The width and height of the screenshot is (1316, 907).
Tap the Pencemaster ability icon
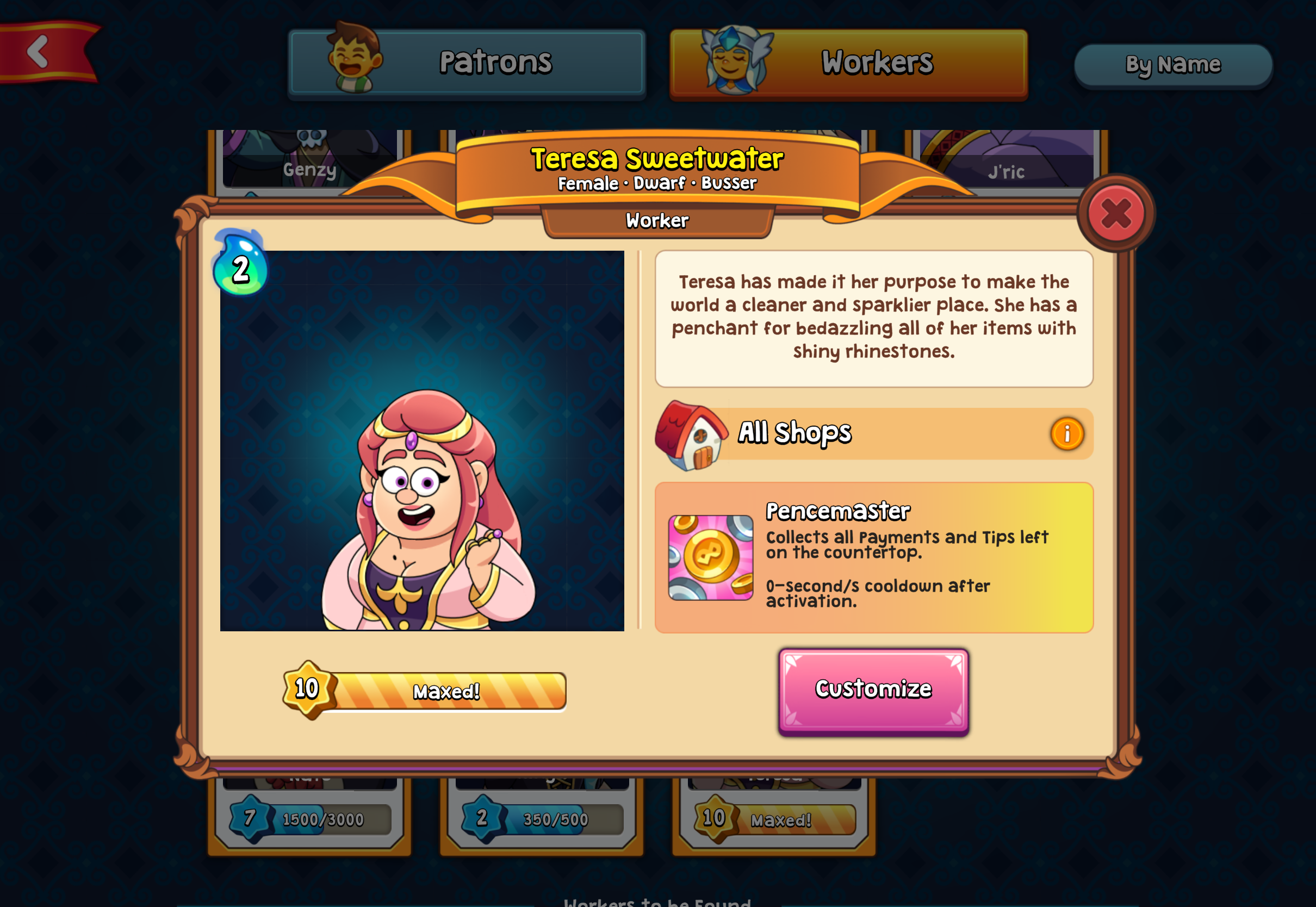[710, 557]
